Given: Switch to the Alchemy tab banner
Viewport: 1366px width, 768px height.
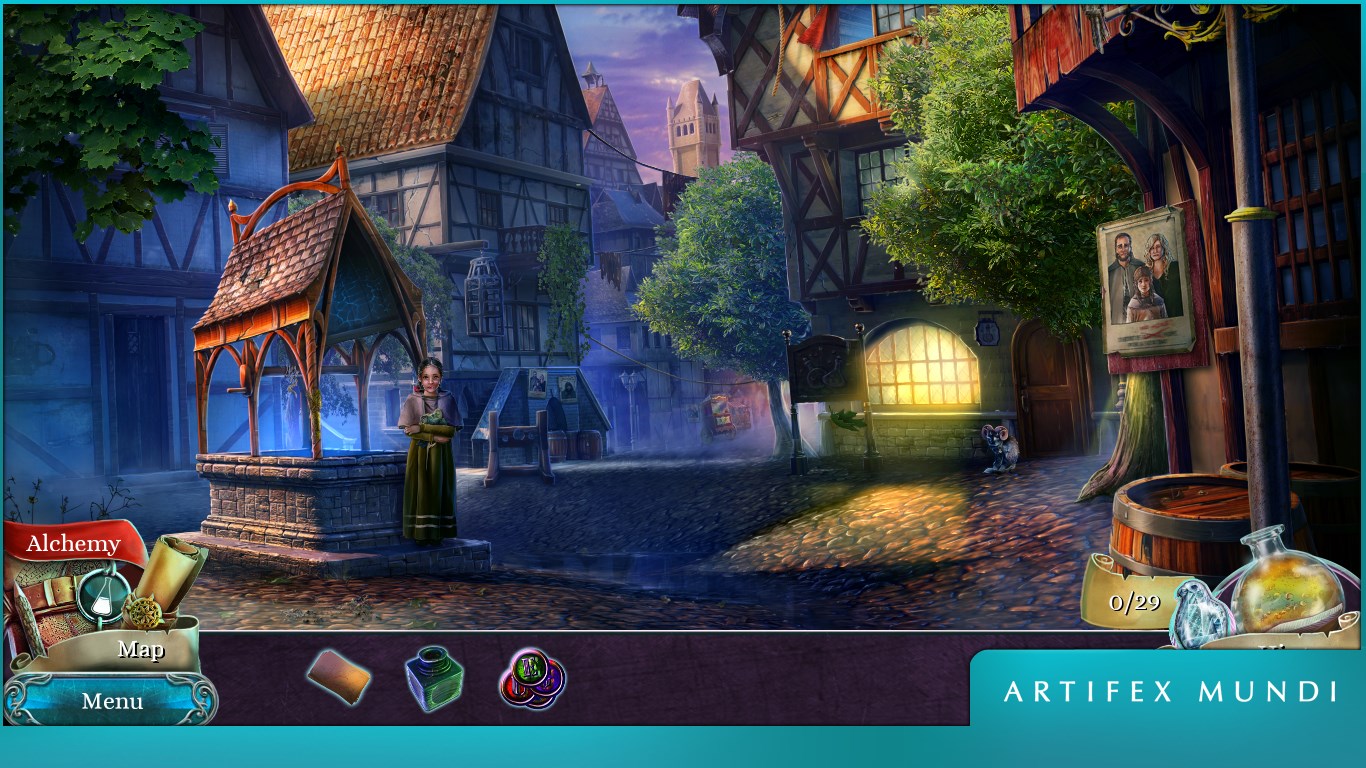Looking at the screenshot, I should click(x=72, y=541).
